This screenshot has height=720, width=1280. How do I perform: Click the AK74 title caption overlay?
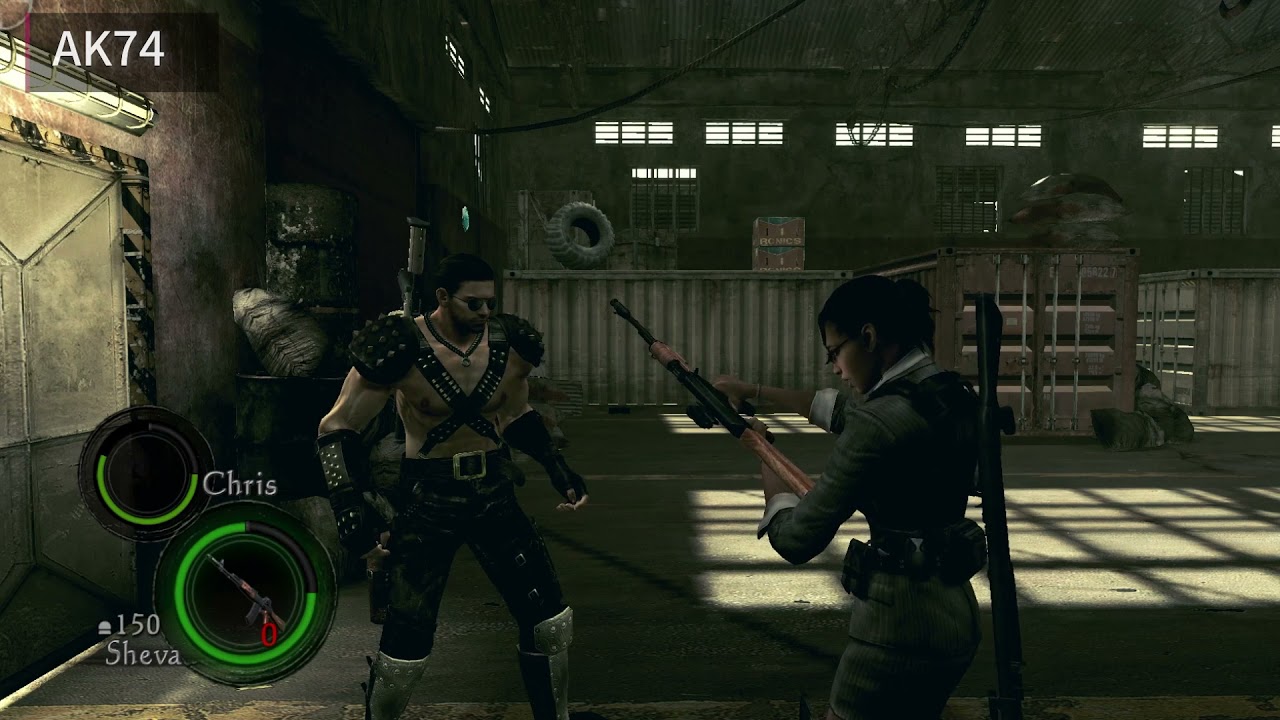109,49
